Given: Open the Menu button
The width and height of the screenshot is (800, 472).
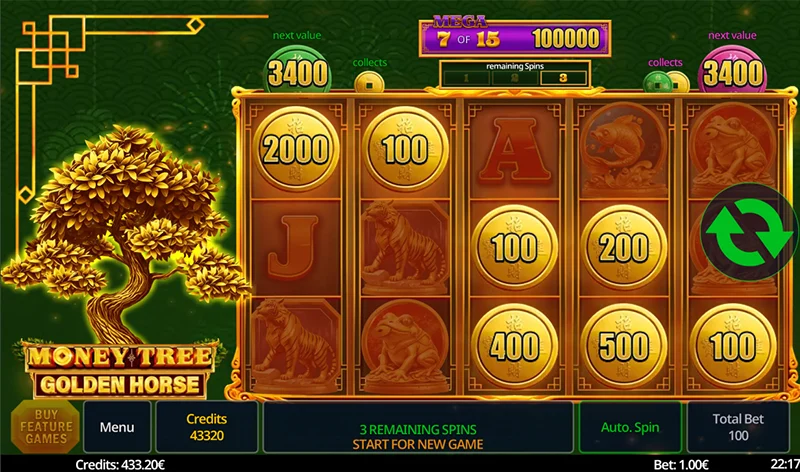Looking at the screenshot, I should (117, 427).
